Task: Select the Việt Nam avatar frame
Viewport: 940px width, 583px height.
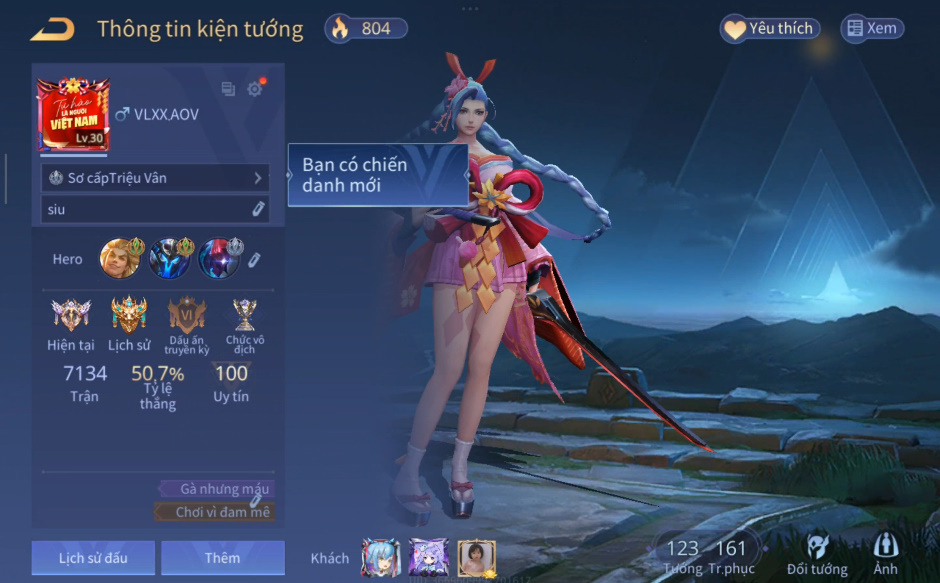Action: tap(72, 115)
